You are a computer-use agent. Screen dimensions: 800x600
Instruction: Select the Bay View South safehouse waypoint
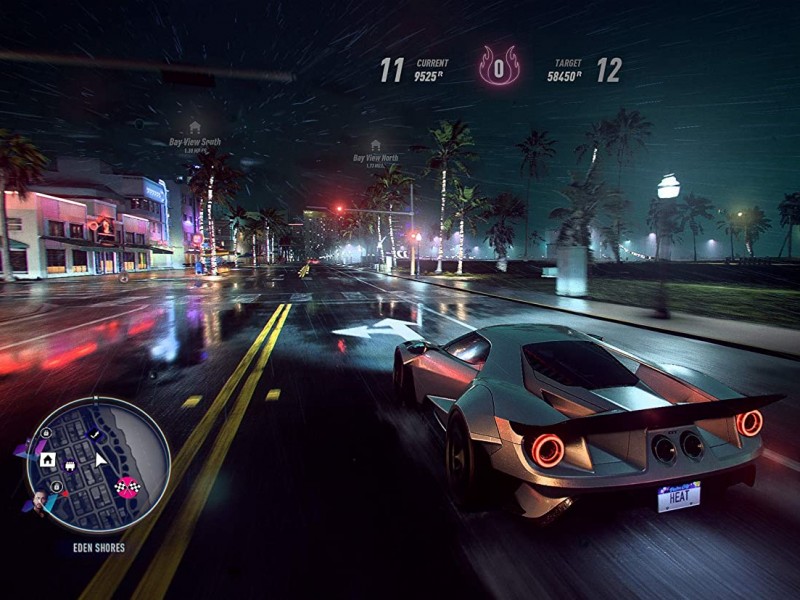pos(195,128)
